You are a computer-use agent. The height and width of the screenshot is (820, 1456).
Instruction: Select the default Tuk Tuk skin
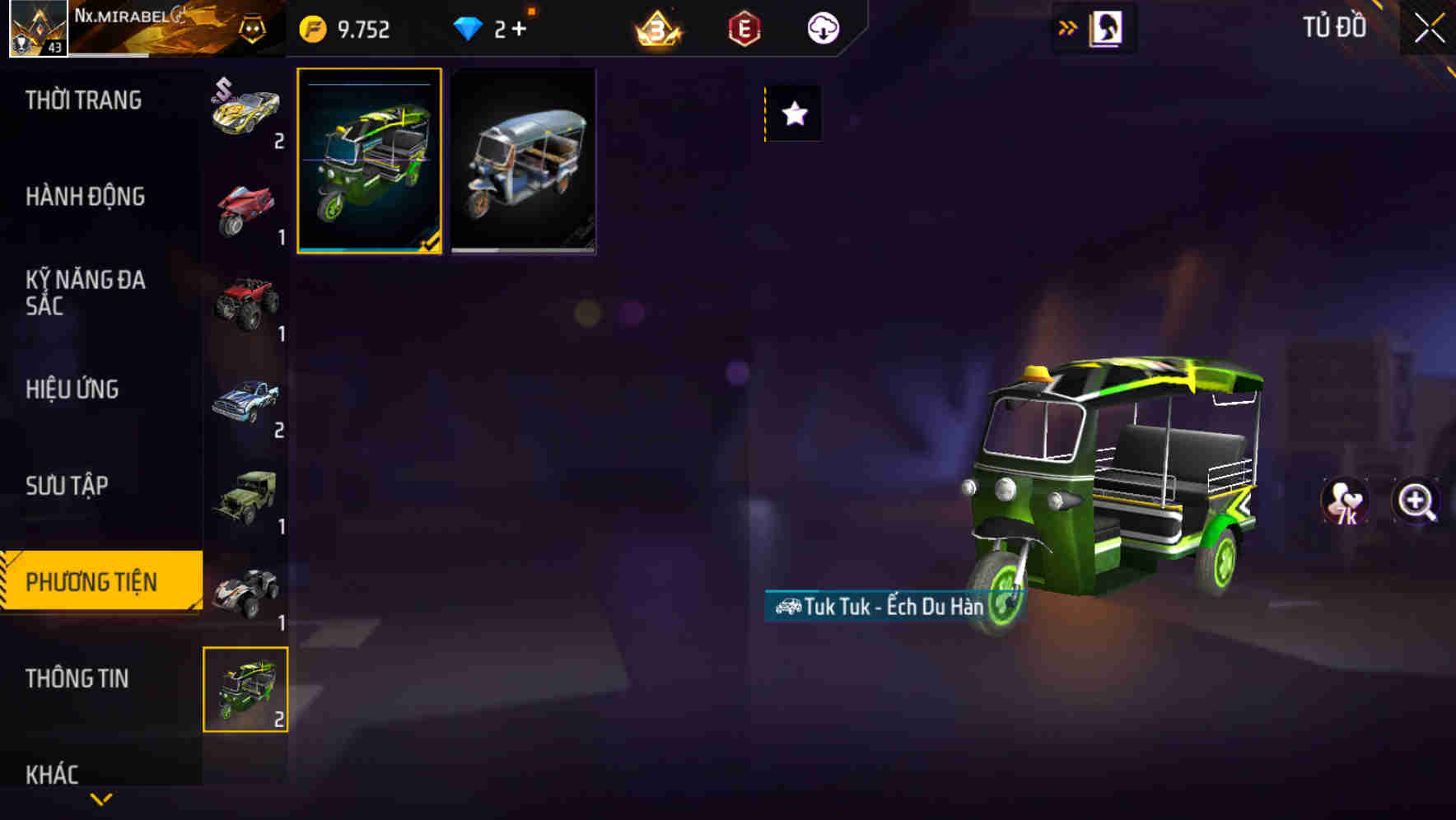523,161
